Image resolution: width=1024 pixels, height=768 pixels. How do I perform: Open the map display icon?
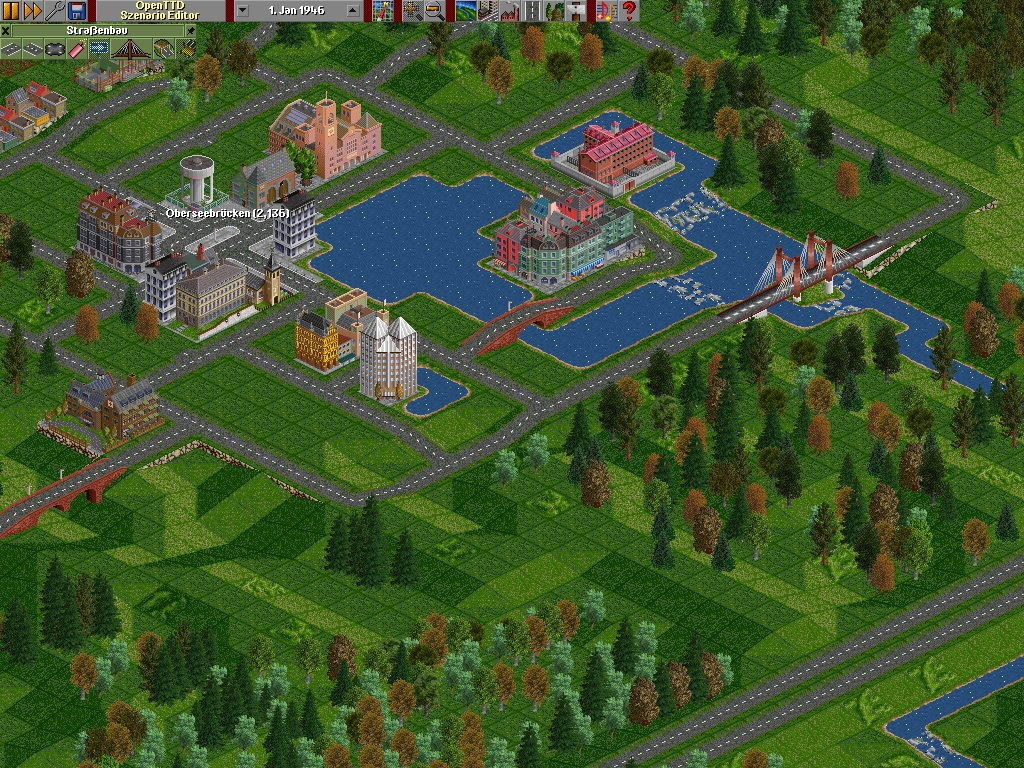click(382, 11)
